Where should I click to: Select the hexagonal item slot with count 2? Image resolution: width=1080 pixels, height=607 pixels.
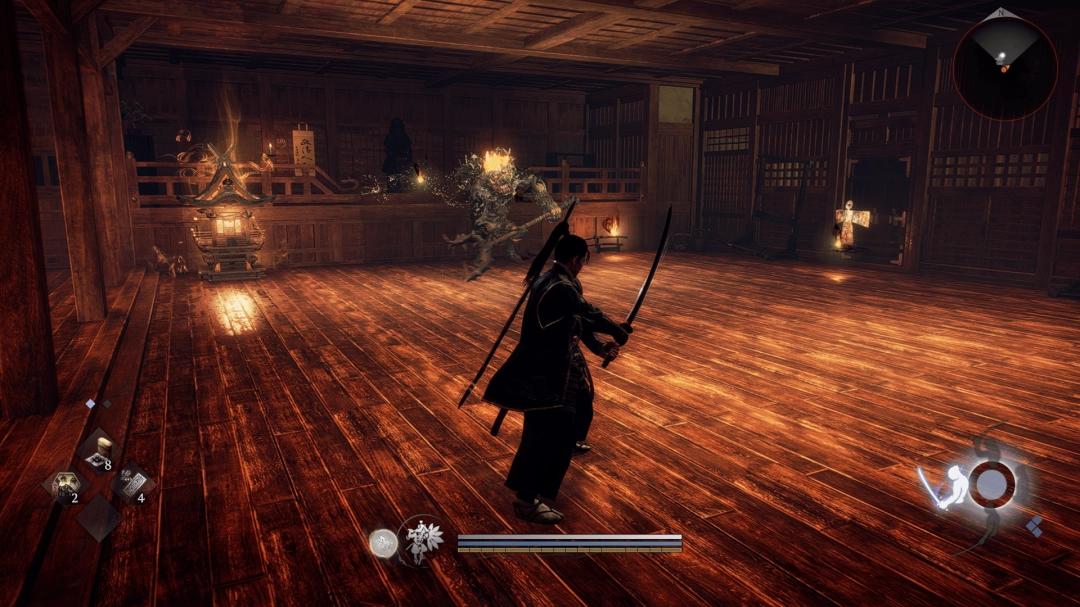point(66,485)
